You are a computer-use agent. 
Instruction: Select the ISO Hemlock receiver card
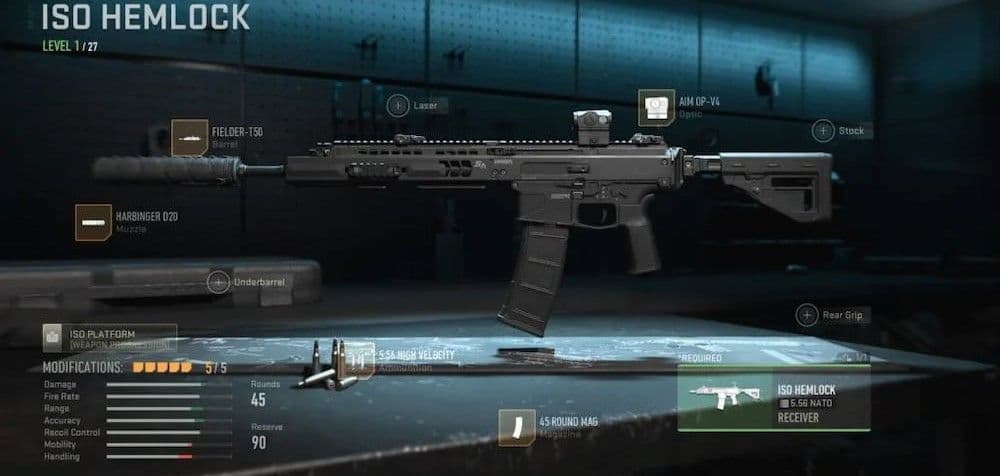(x=773, y=397)
